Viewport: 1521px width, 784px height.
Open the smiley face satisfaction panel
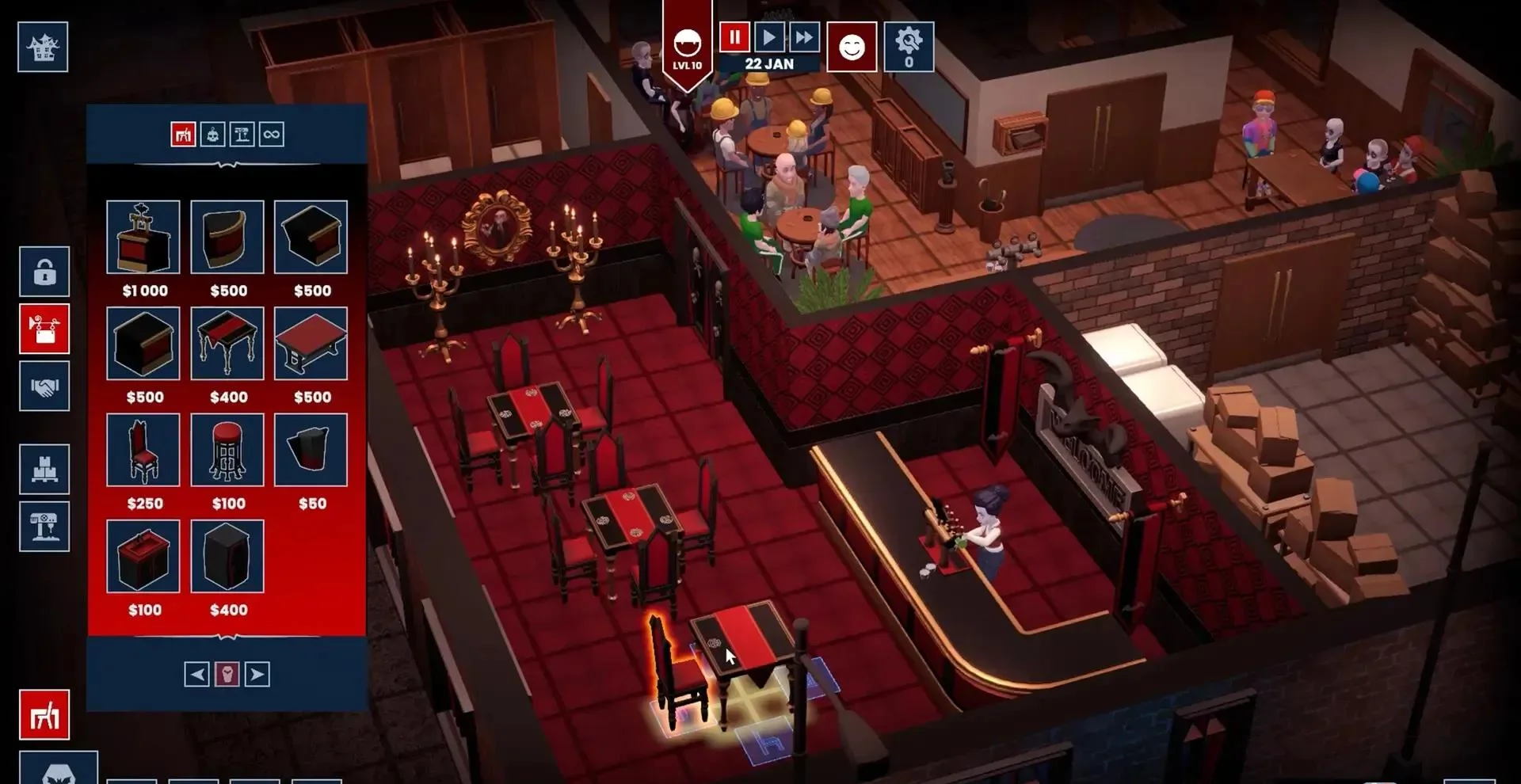click(852, 48)
